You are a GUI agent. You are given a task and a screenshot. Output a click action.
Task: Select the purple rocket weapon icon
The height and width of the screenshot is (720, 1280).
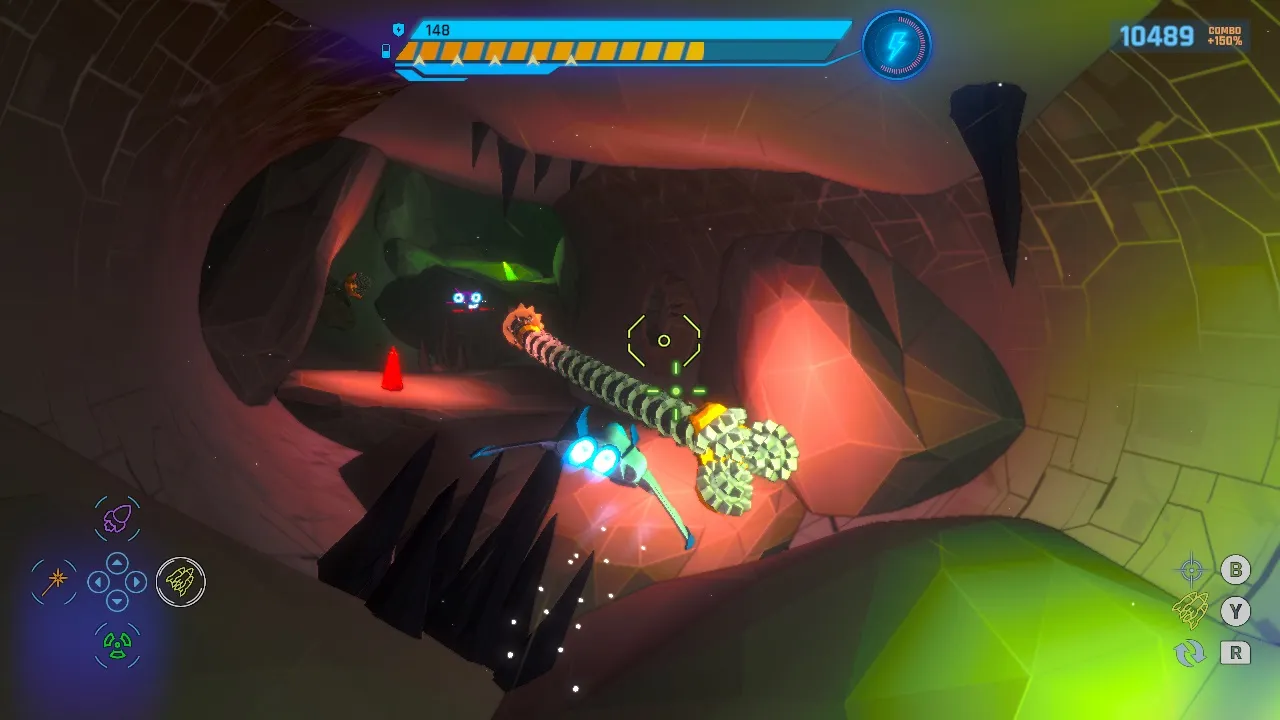point(118,518)
